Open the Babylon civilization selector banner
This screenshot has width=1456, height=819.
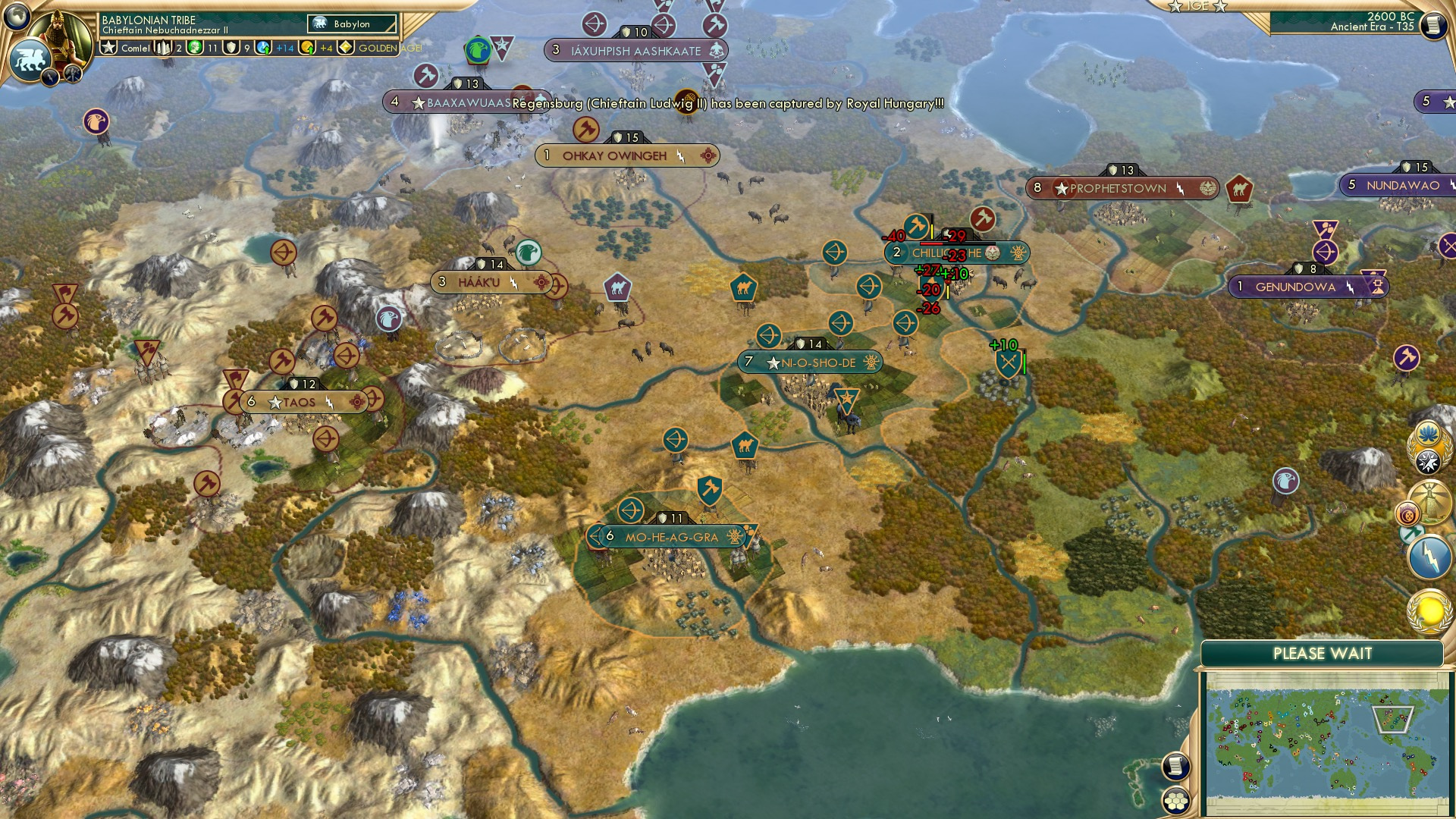point(351,24)
